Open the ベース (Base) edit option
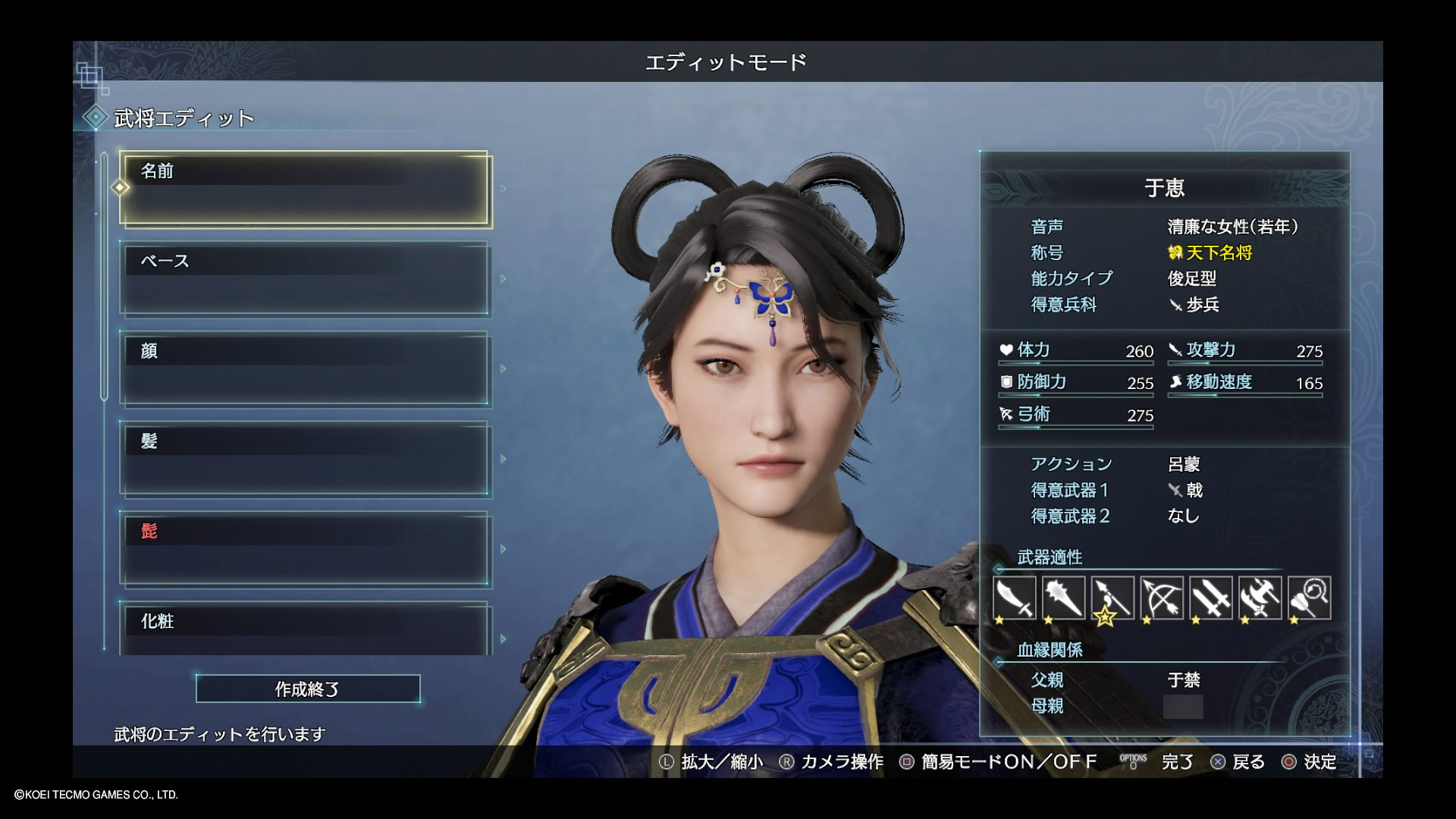Viewport: 1456px width, 819px height. click(304, 279)
